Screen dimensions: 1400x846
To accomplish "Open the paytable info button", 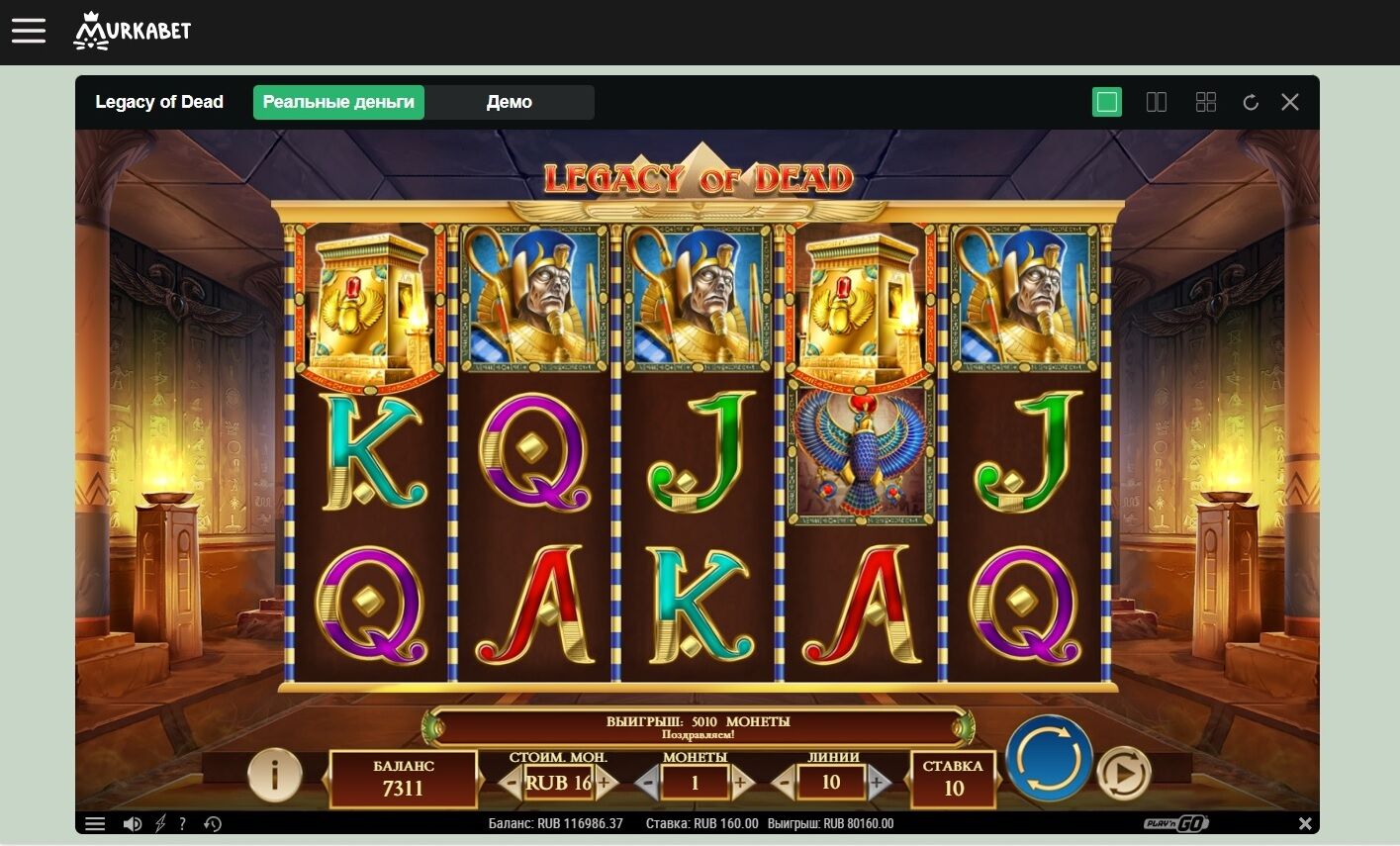I will click(274, 774).
